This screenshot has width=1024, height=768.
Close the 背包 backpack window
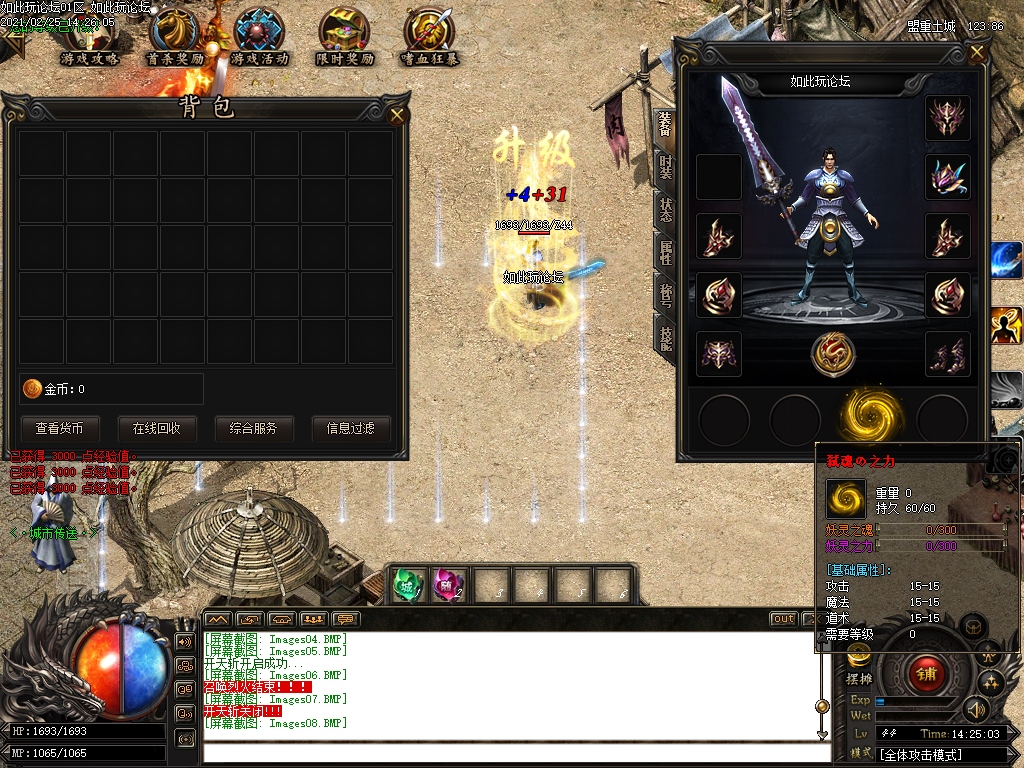click(397, 115)
